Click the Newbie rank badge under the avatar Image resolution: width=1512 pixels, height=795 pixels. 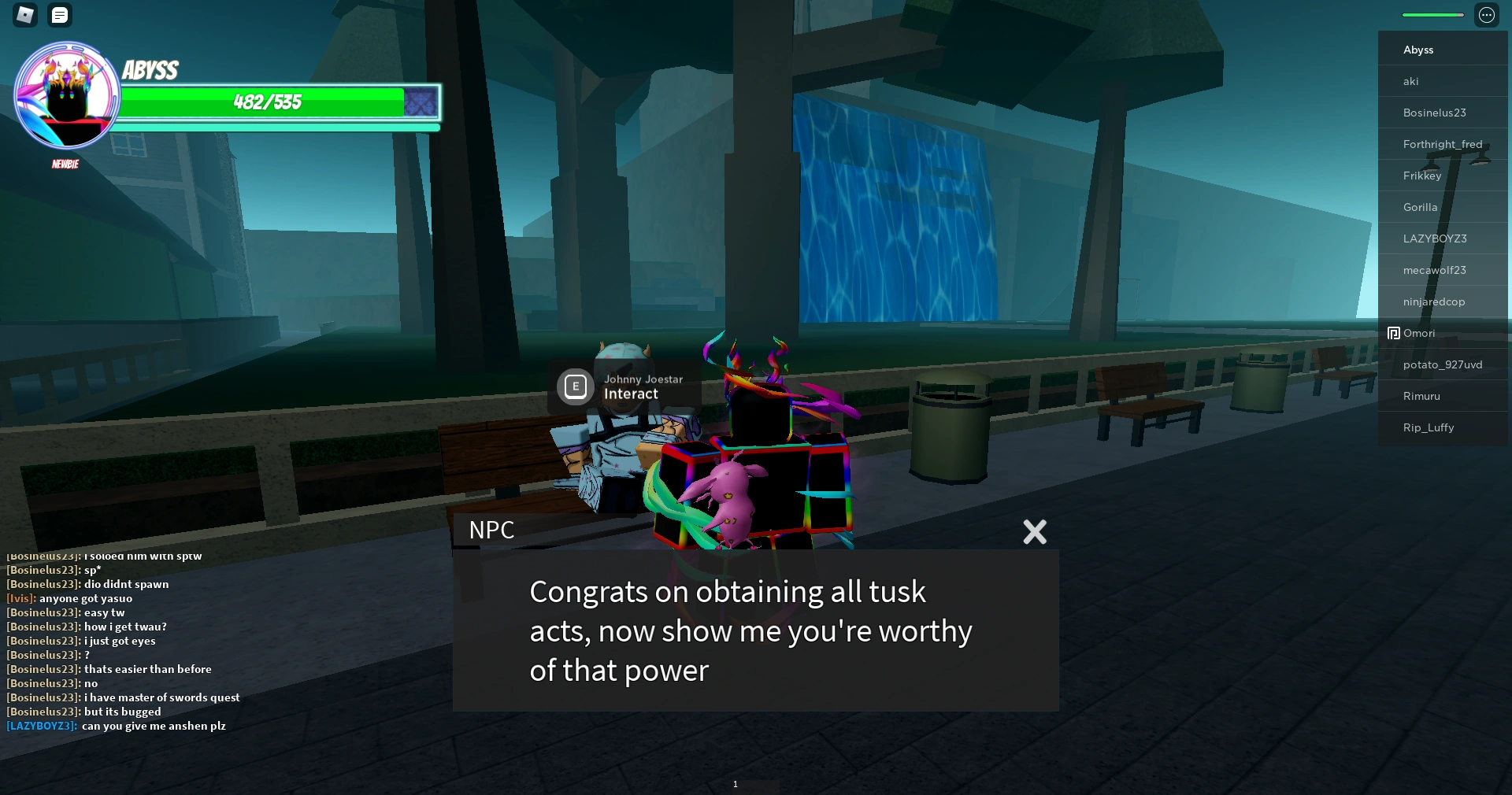click(x=65, y=164)
